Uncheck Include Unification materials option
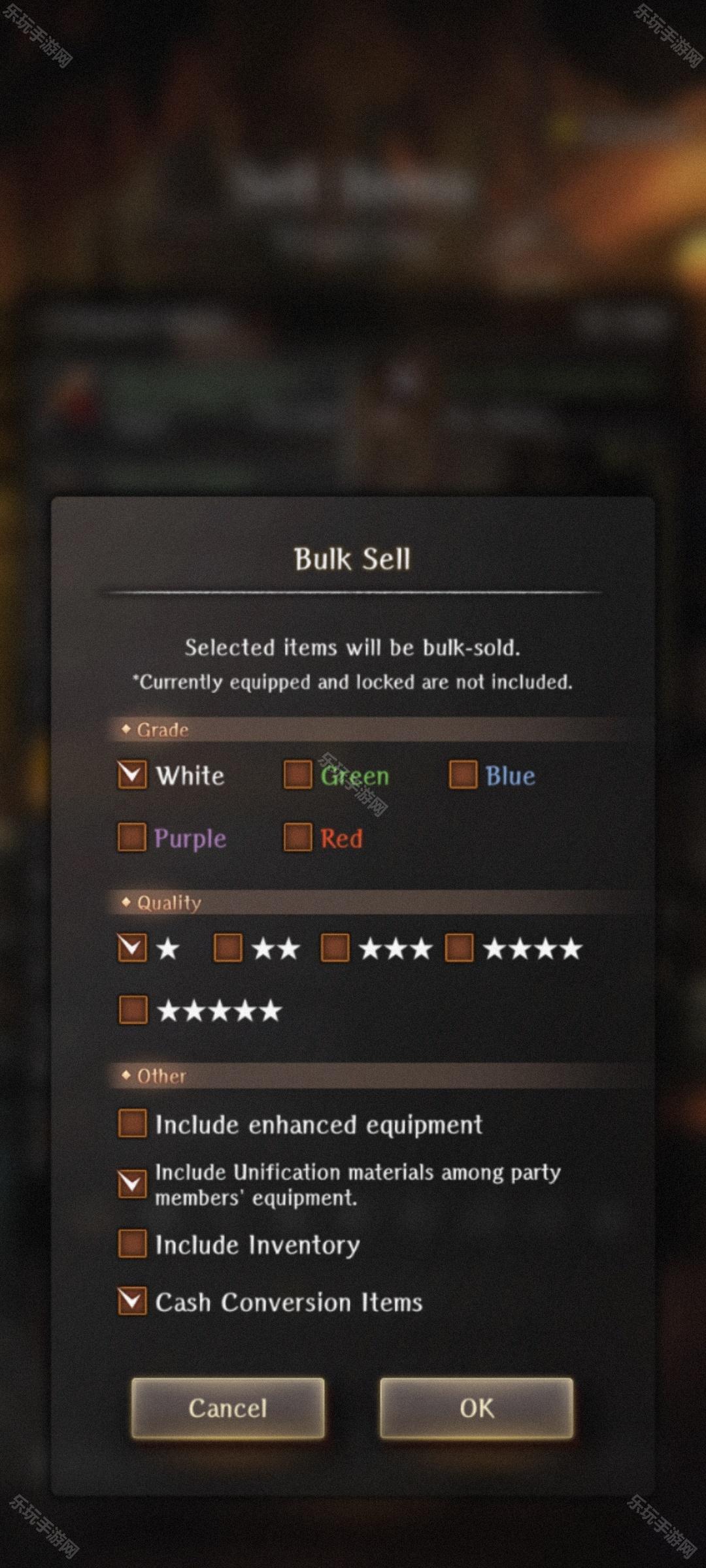The height and width of the screenshot is (1568, 706). (132, 1184)
